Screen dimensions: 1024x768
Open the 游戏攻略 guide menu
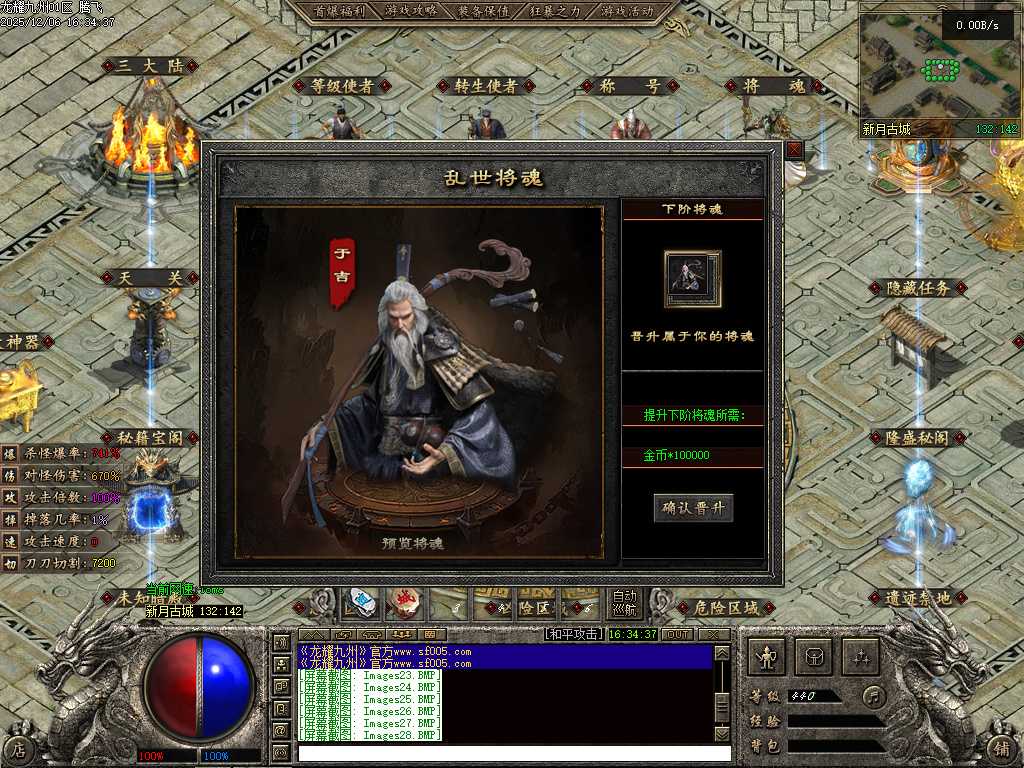click(411, 11)
